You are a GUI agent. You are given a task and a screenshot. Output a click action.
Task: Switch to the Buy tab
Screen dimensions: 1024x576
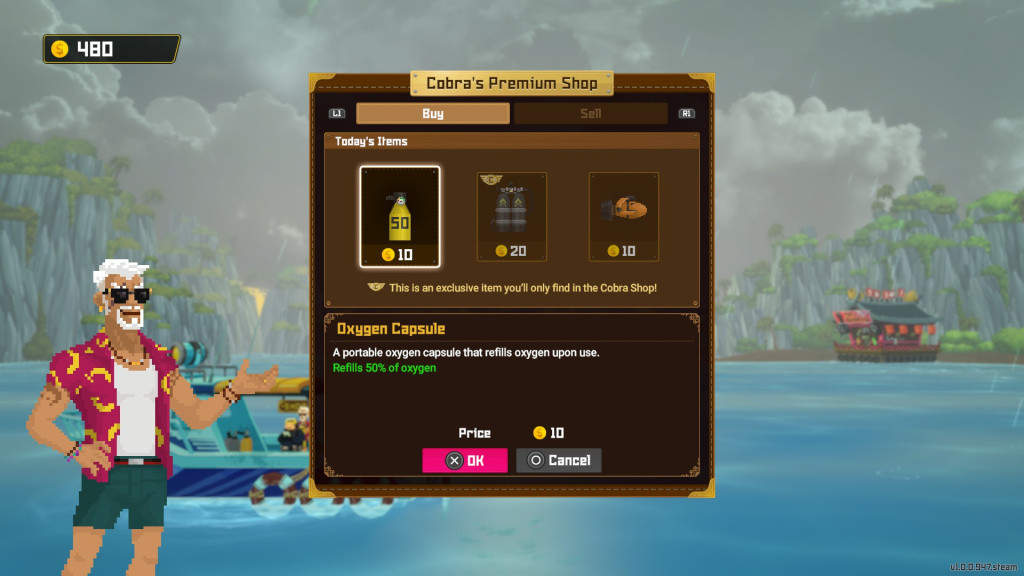432,114
